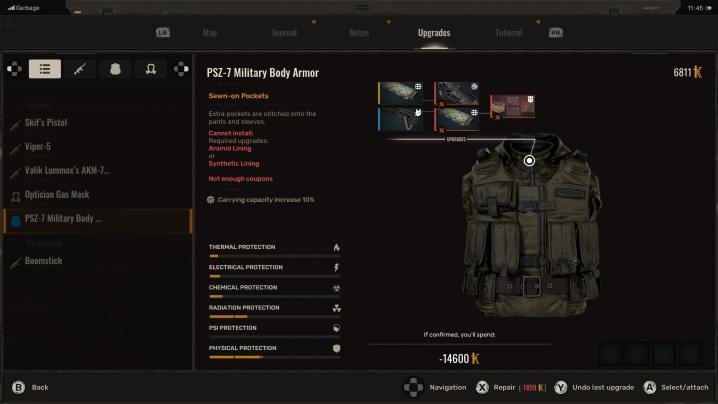The width and height of the screenshot is (718, 404).
Task: Filter by body armor icon
Action: click(114, 69)
